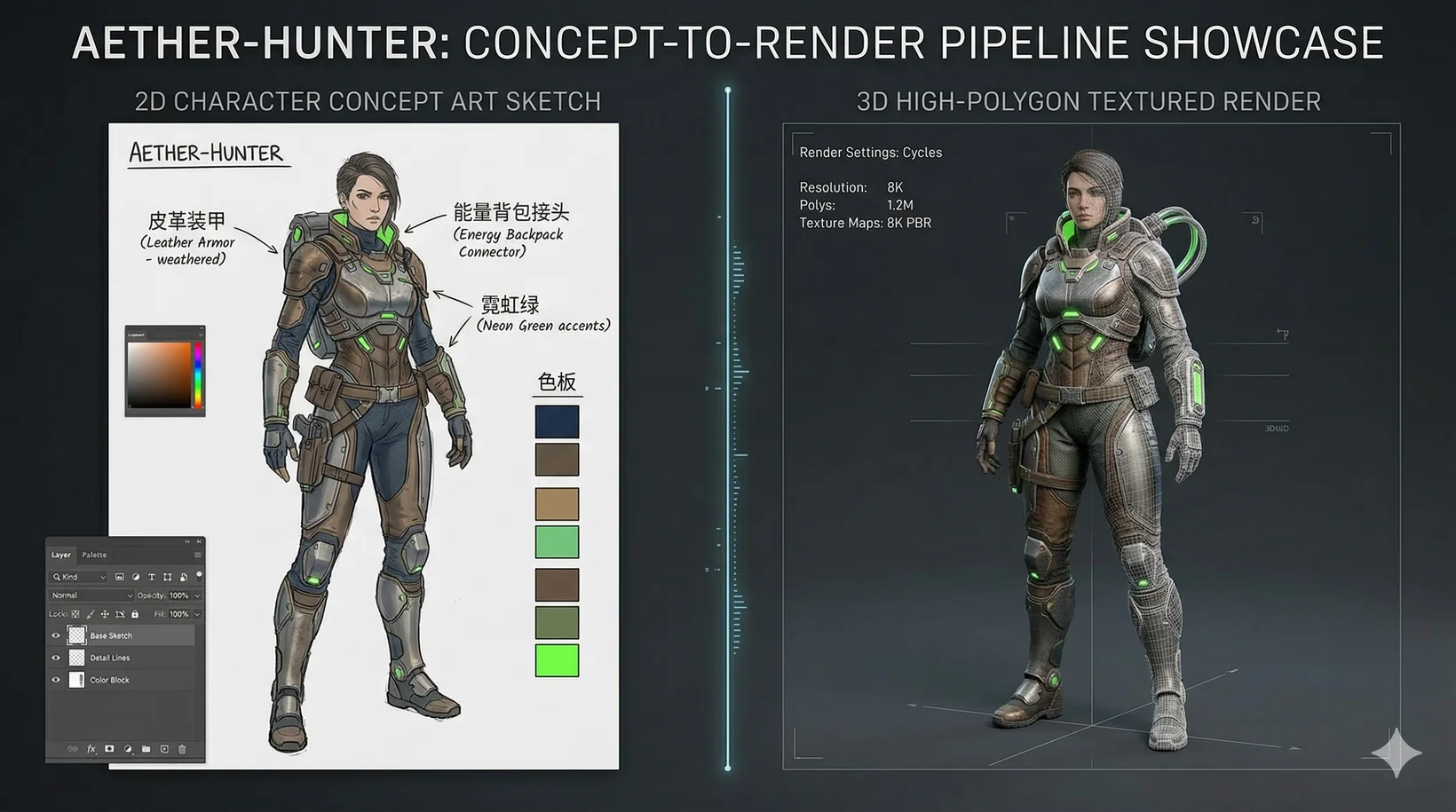Collapse the panel with double-arrow button
The height and width of the screenshot is (812, 1456).
(188, 541)
